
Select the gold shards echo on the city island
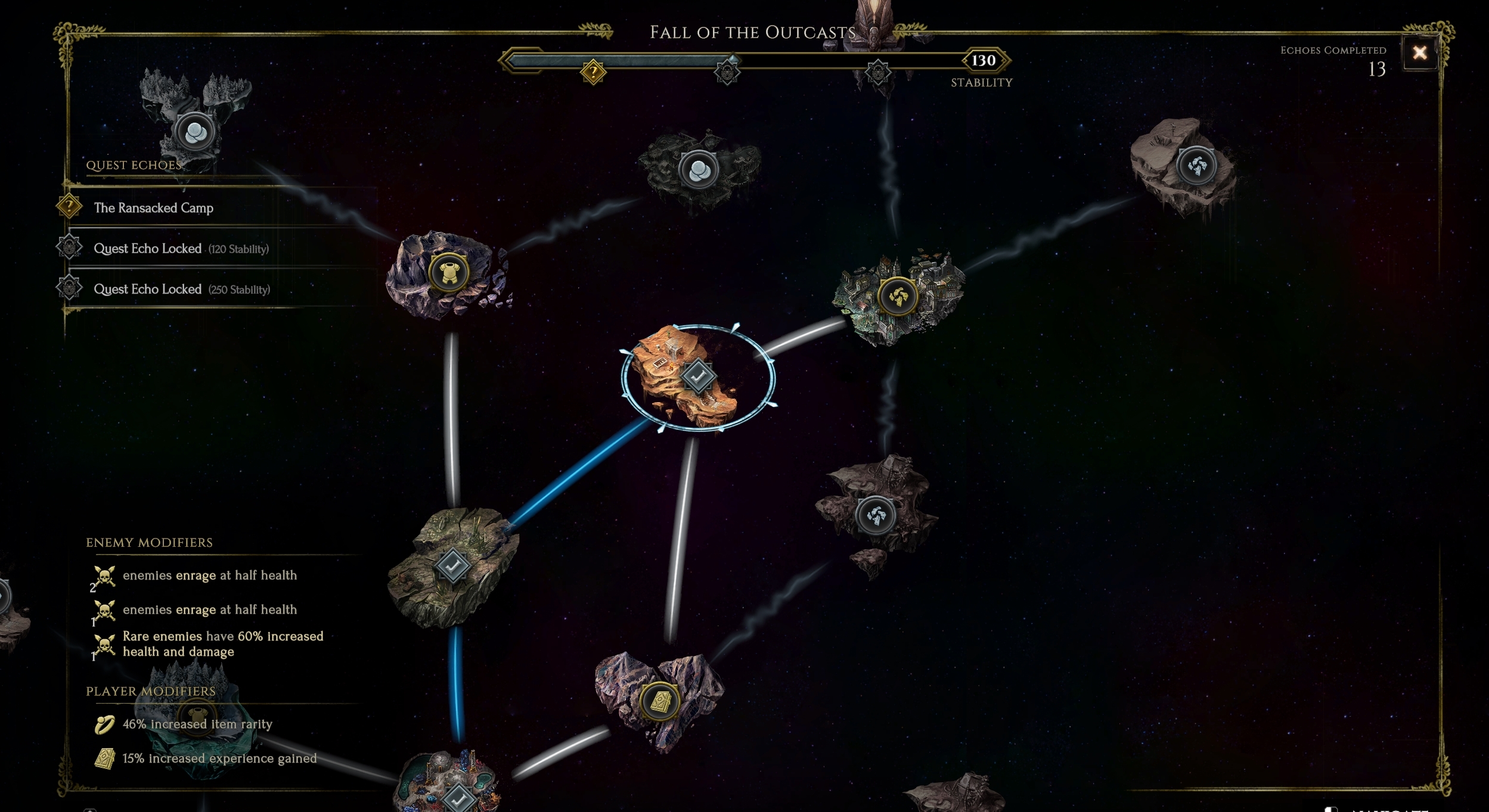click(x=897, y=295)
